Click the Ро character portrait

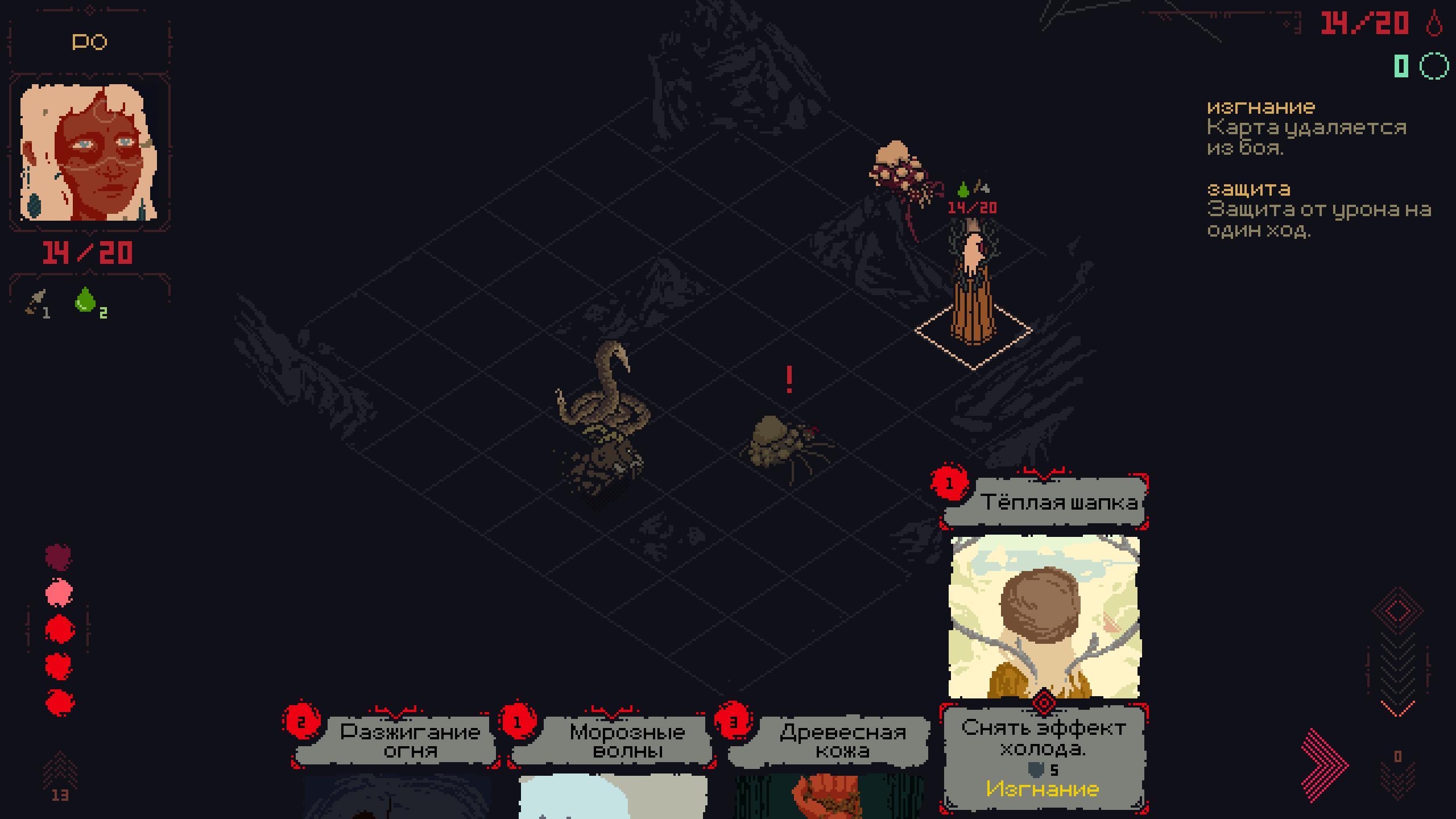point(89,152)
